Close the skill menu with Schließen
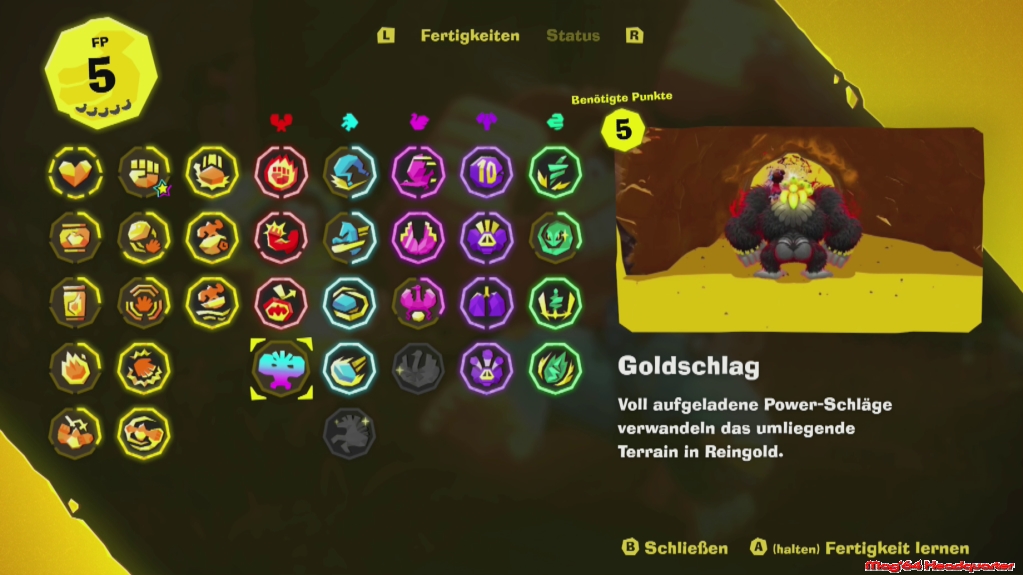The width and height of the screenshot is (1023, 575). (x=675, y=548)
